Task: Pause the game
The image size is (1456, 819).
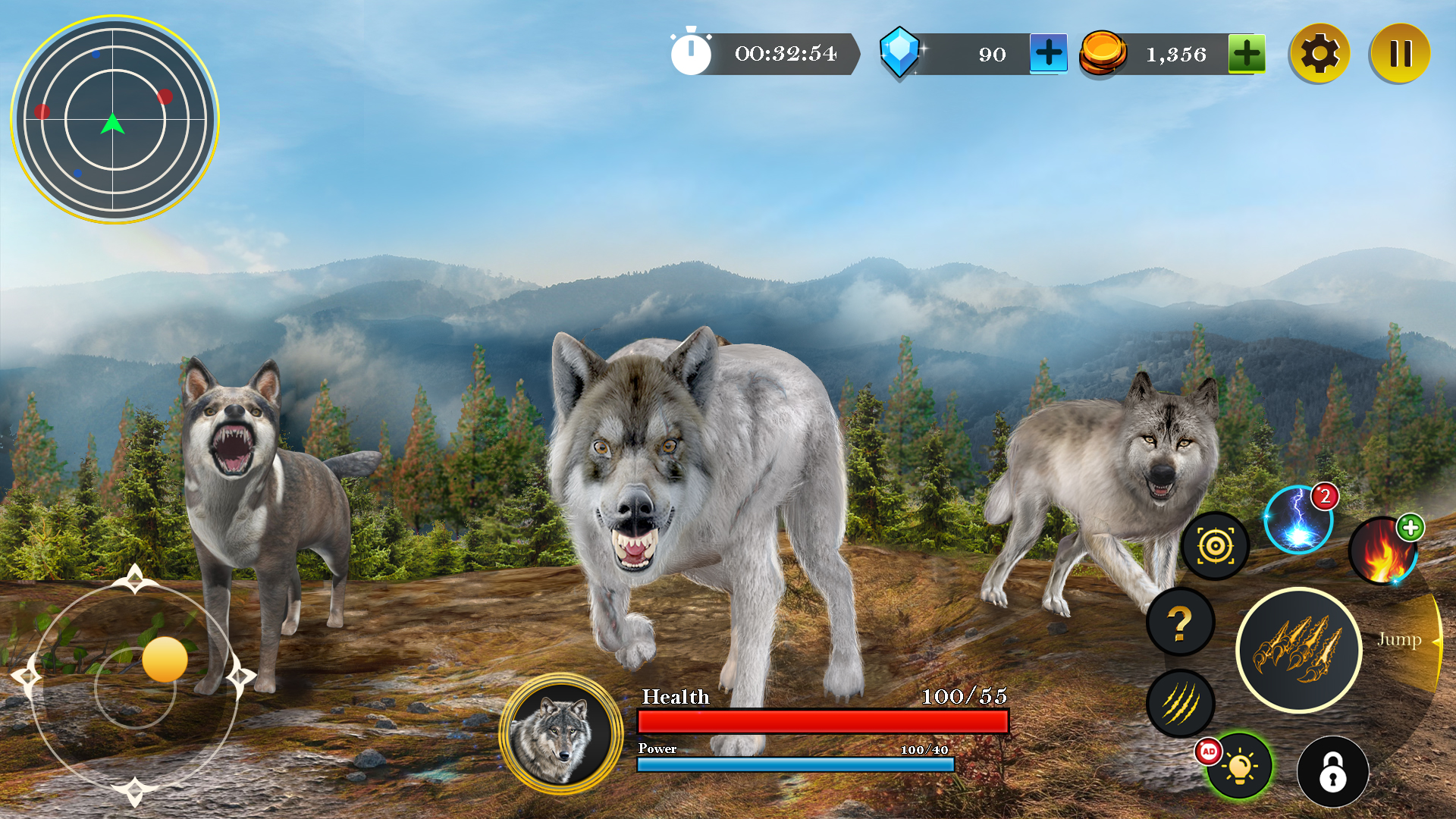Action: (x=1401, y=52)
